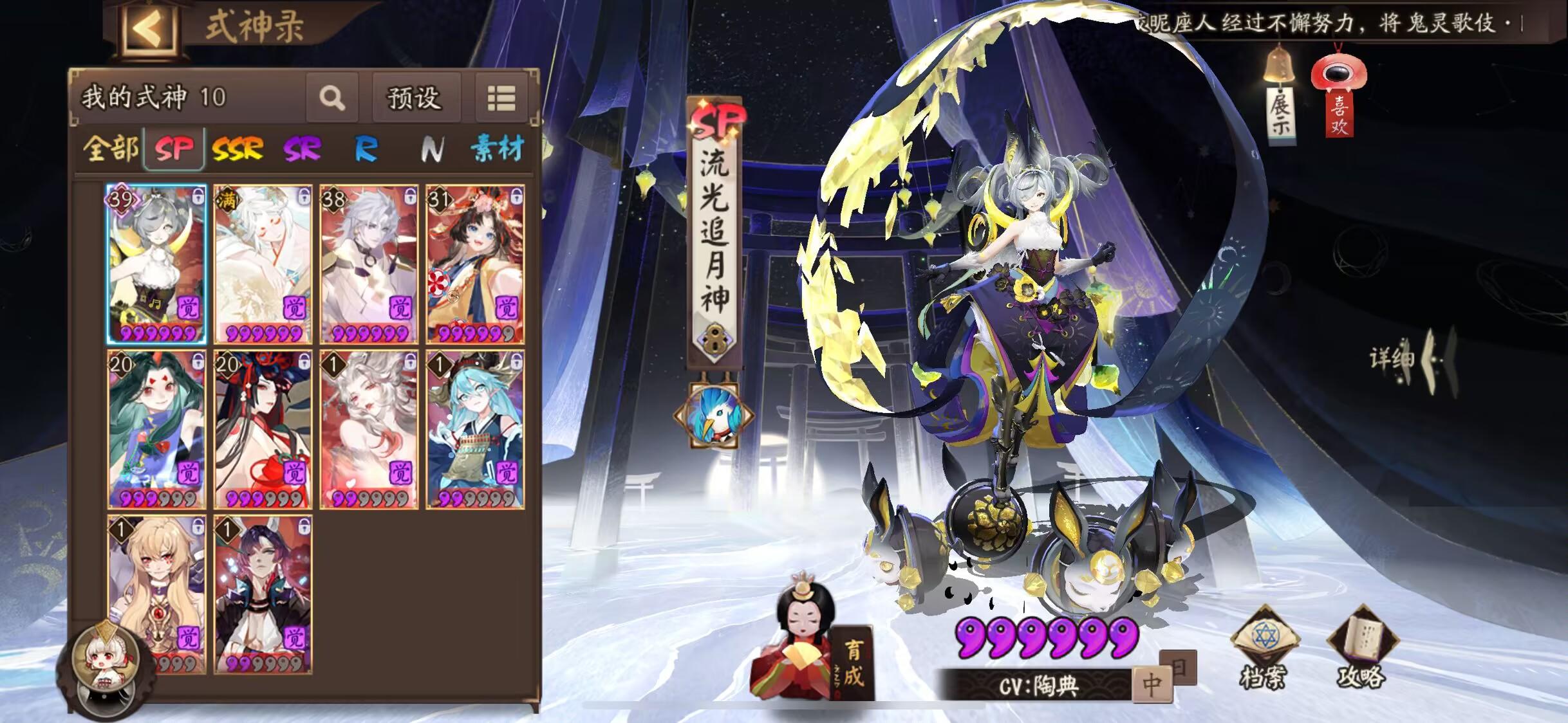Ring the 展示 display bell ornament
Viewport: 1568px width, 723px height.
point(1280,64)
